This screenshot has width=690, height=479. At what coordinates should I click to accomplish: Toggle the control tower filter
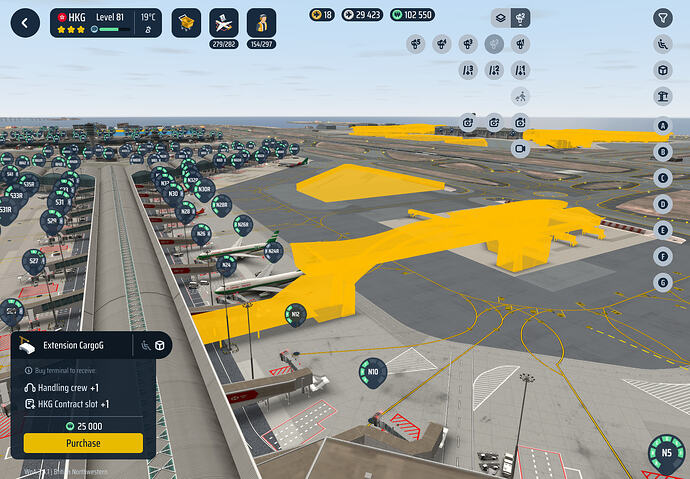[x=662, y=96]
